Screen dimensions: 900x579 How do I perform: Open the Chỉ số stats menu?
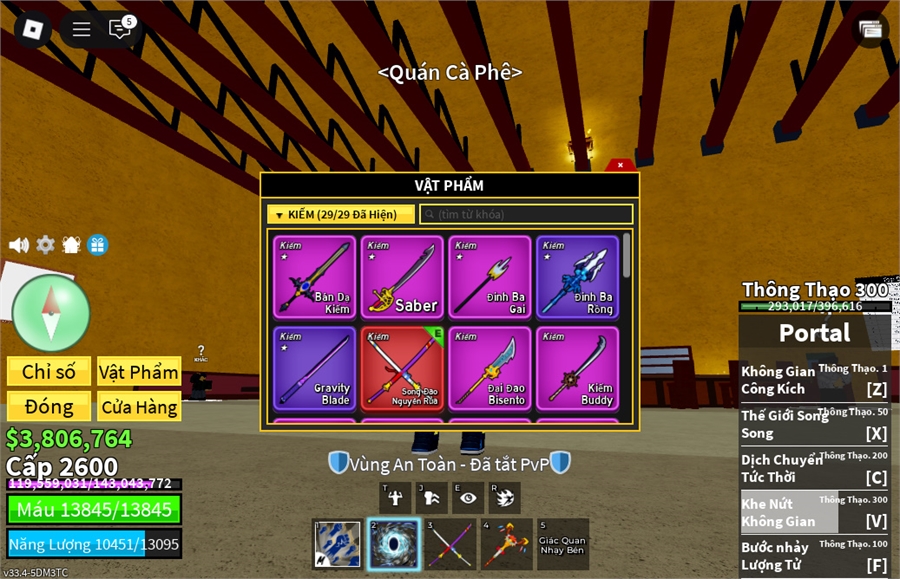49,372
